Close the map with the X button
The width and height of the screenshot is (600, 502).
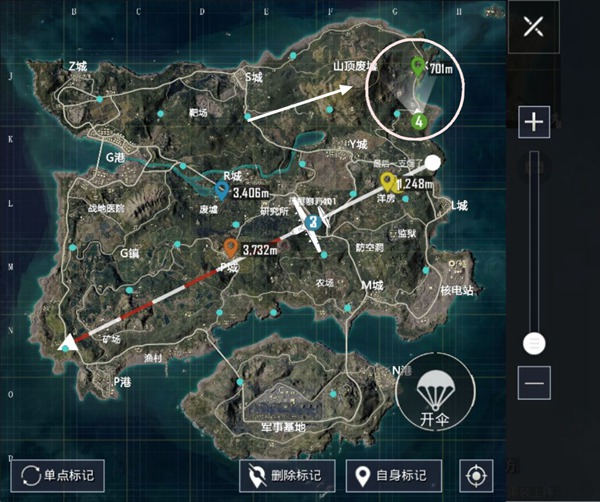[533, 27]
